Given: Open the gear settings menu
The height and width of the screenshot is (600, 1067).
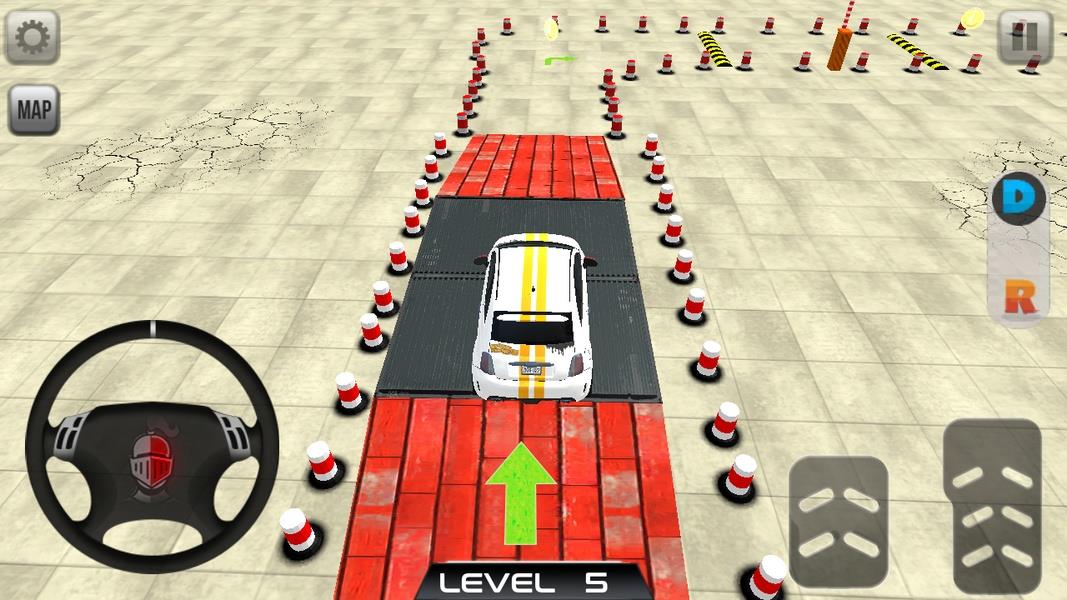Looking at the screenshot, I should 33,37.
